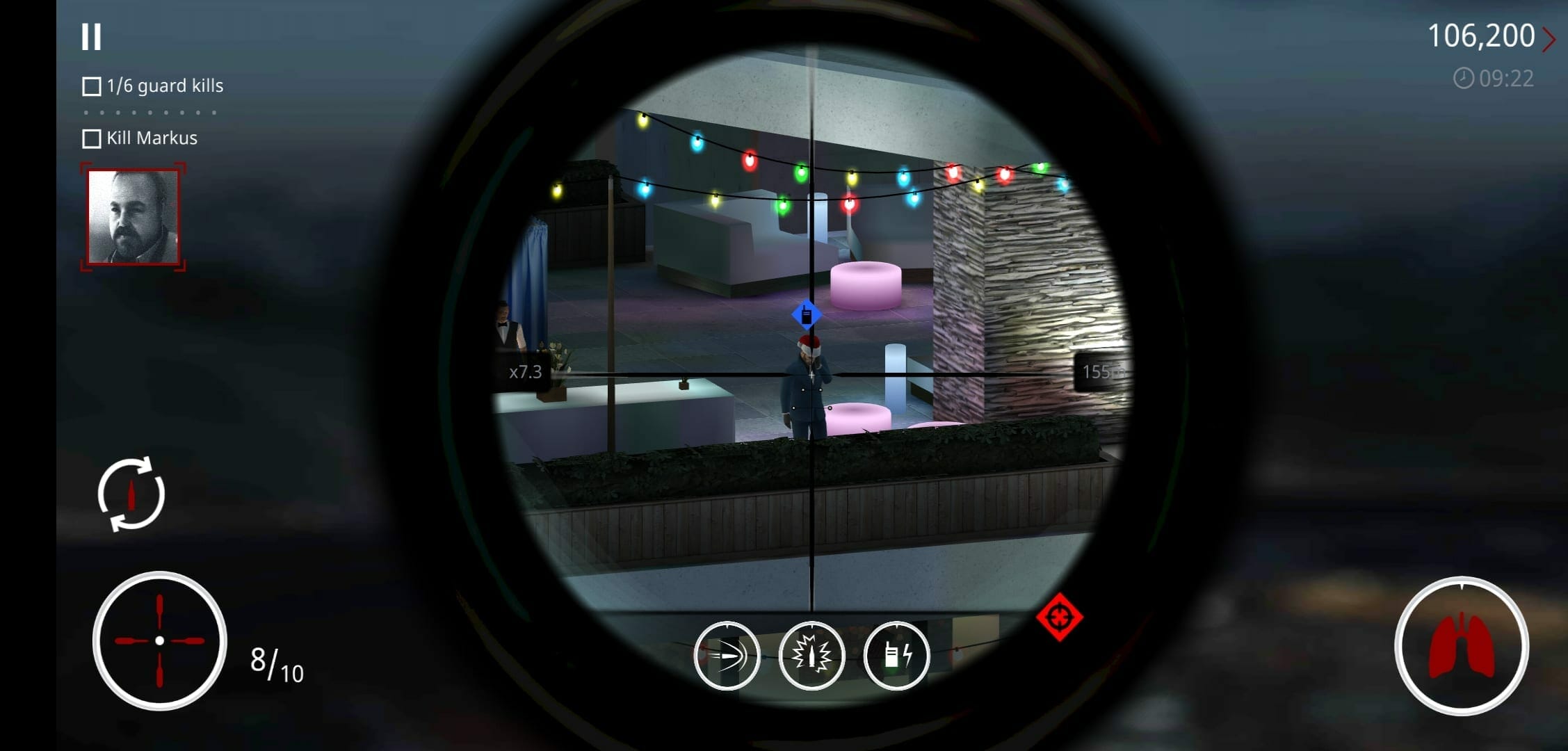1568x751 pixels.
Task: Tap the red diamond target marker
Action: tap(1059, 617)
